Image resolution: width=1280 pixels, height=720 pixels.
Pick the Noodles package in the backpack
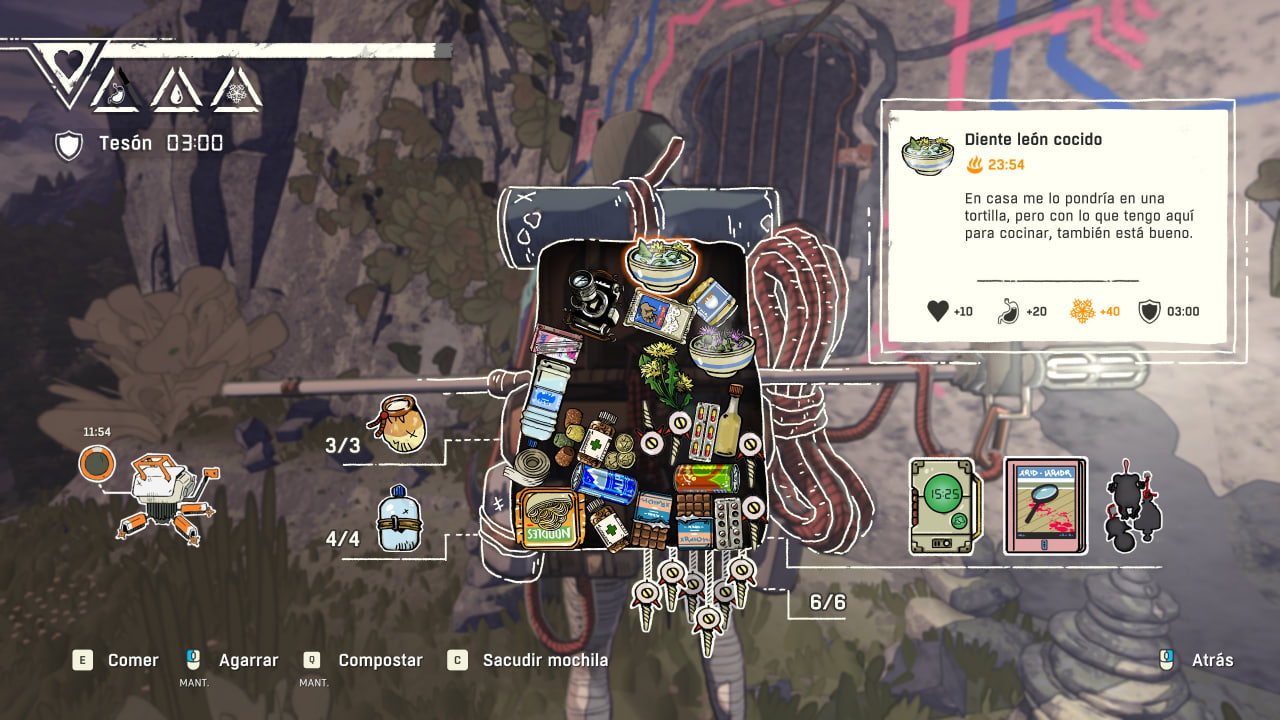[548, 517]
